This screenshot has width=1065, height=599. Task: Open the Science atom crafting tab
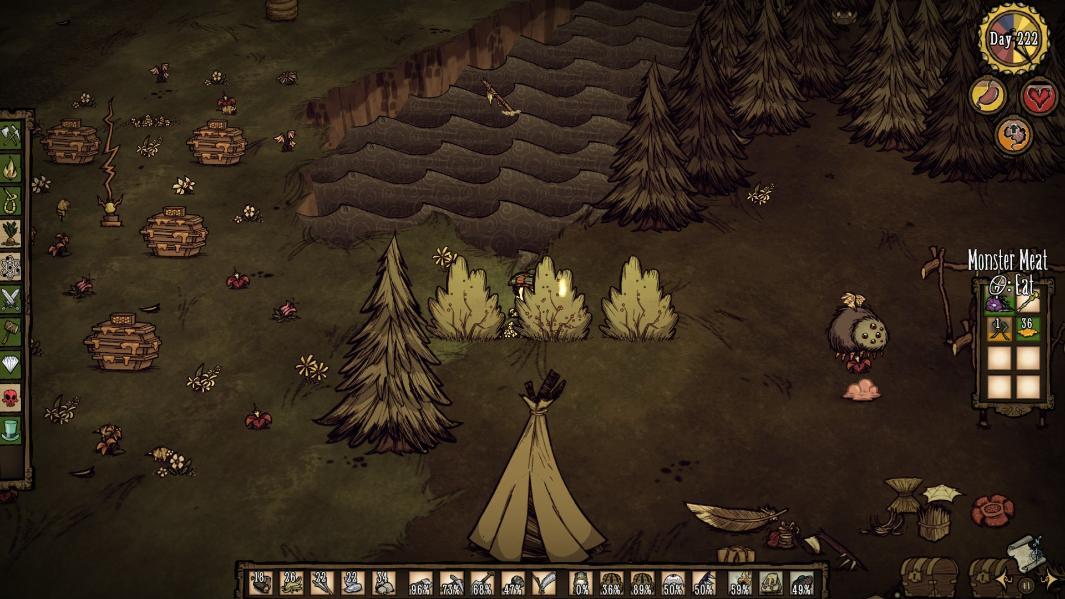(x=10, y=268)
